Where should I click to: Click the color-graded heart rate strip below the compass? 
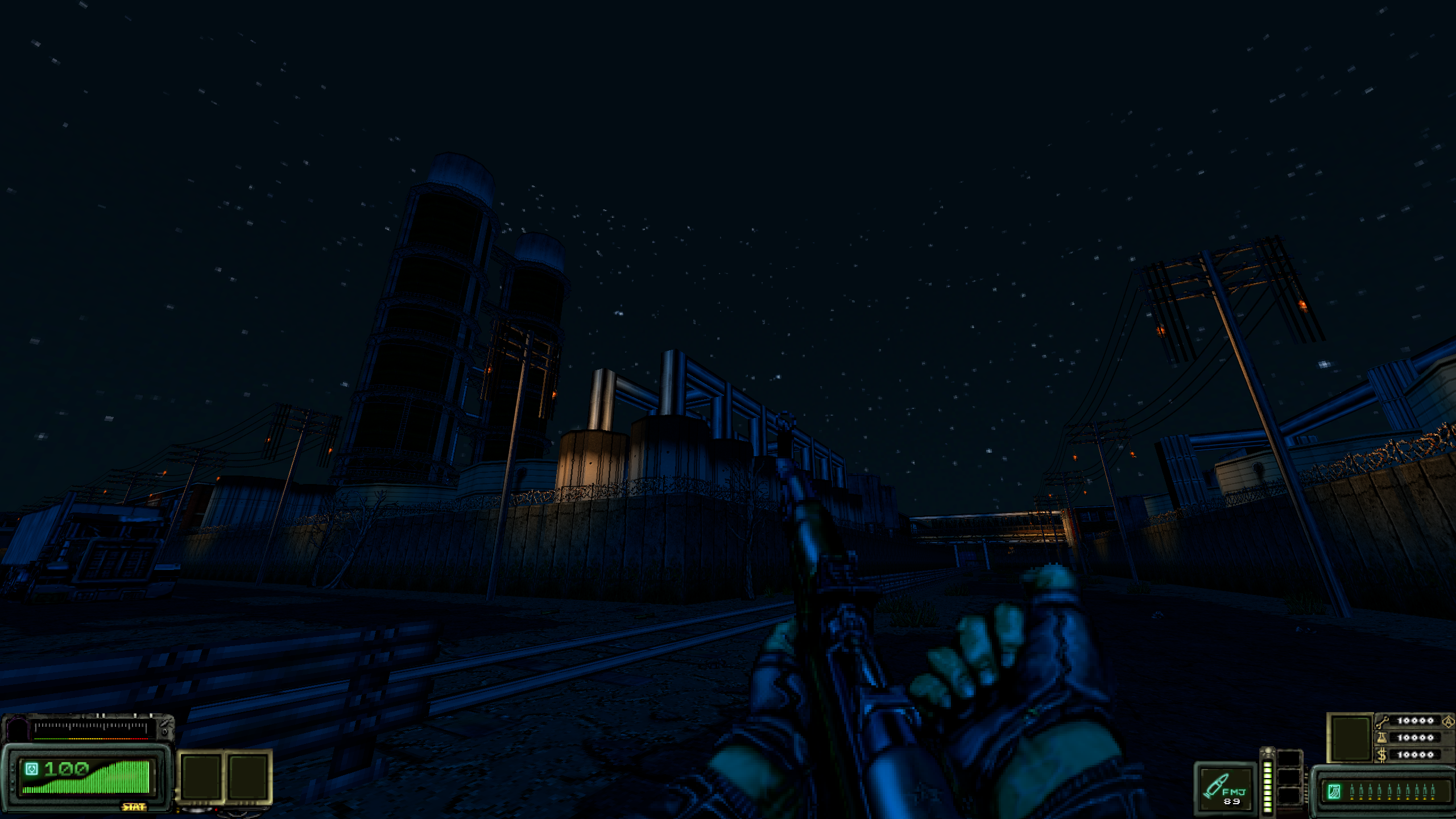point(91,739)
